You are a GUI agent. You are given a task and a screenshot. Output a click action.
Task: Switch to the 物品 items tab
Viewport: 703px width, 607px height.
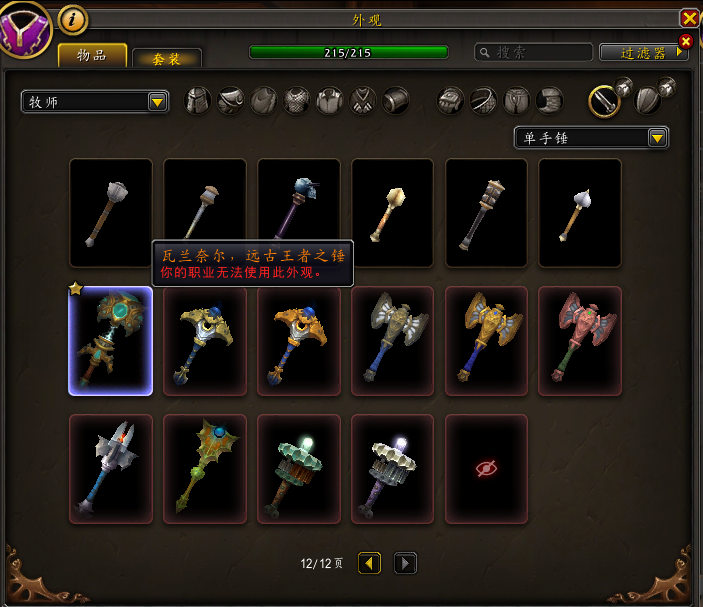coord(92,56)
